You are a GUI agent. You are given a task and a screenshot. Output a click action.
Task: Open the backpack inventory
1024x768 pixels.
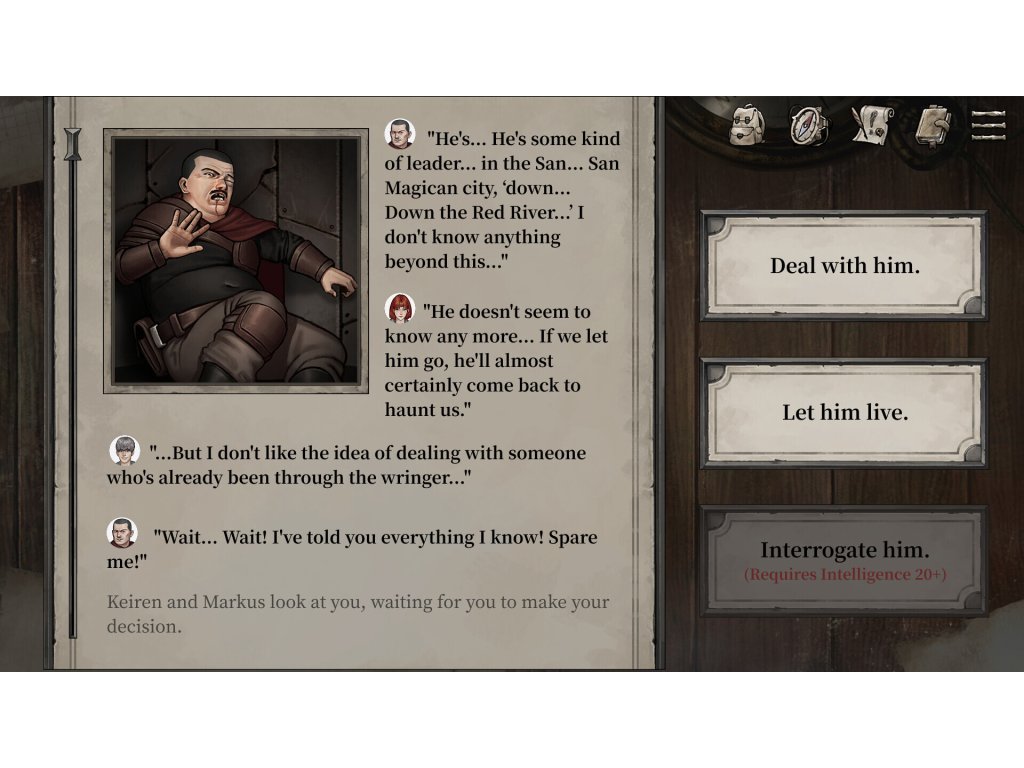point(747,126)
